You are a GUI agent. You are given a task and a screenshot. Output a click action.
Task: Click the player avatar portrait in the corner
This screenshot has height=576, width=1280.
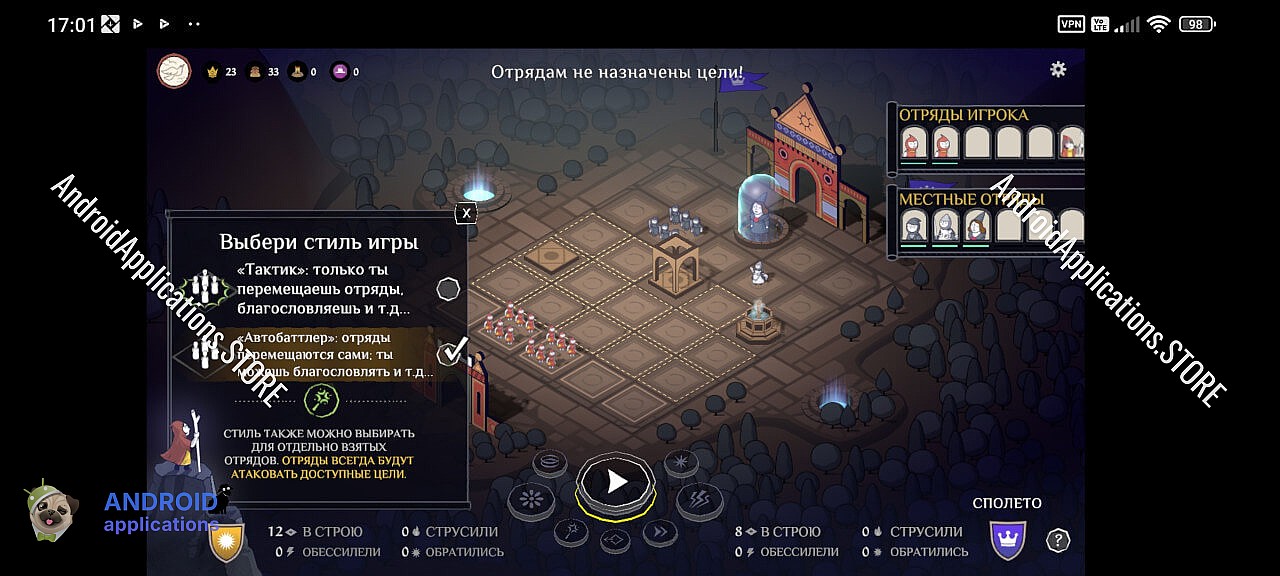click(x=174, y=71)
